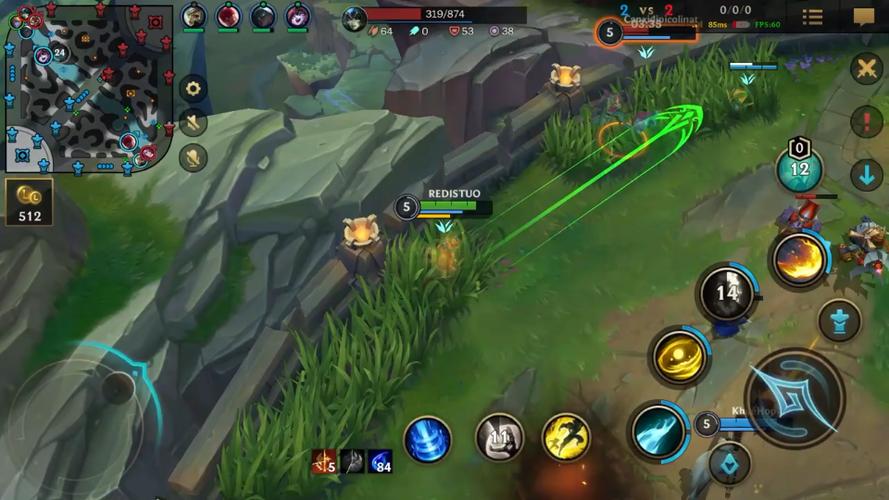Open the shop via gold coins button
Viewport: 889px width, 500px height.
coord(29,201)
